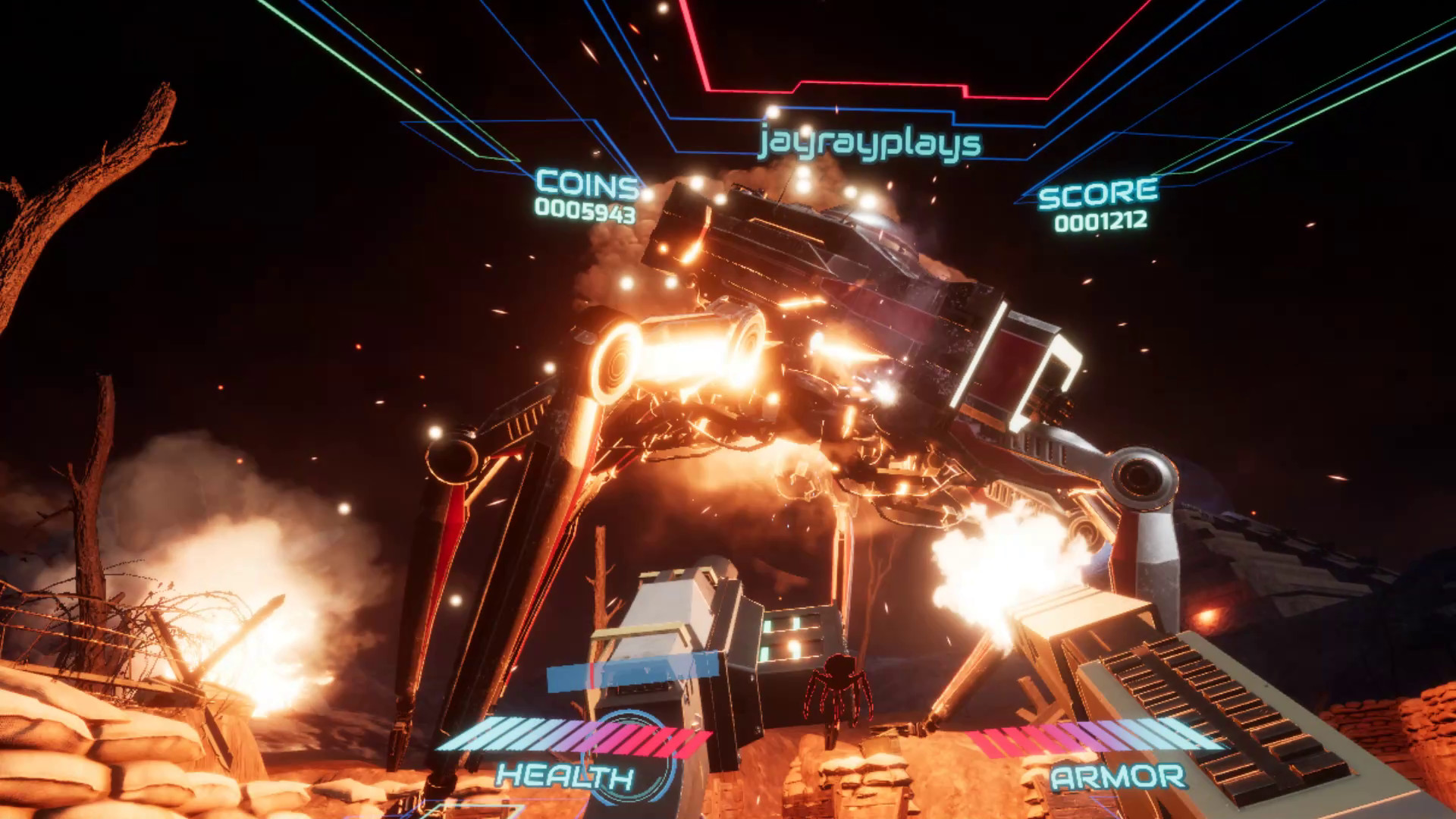1456x819 pixels.
Task: Click the COINS counter icon
Action: [584, 182]
